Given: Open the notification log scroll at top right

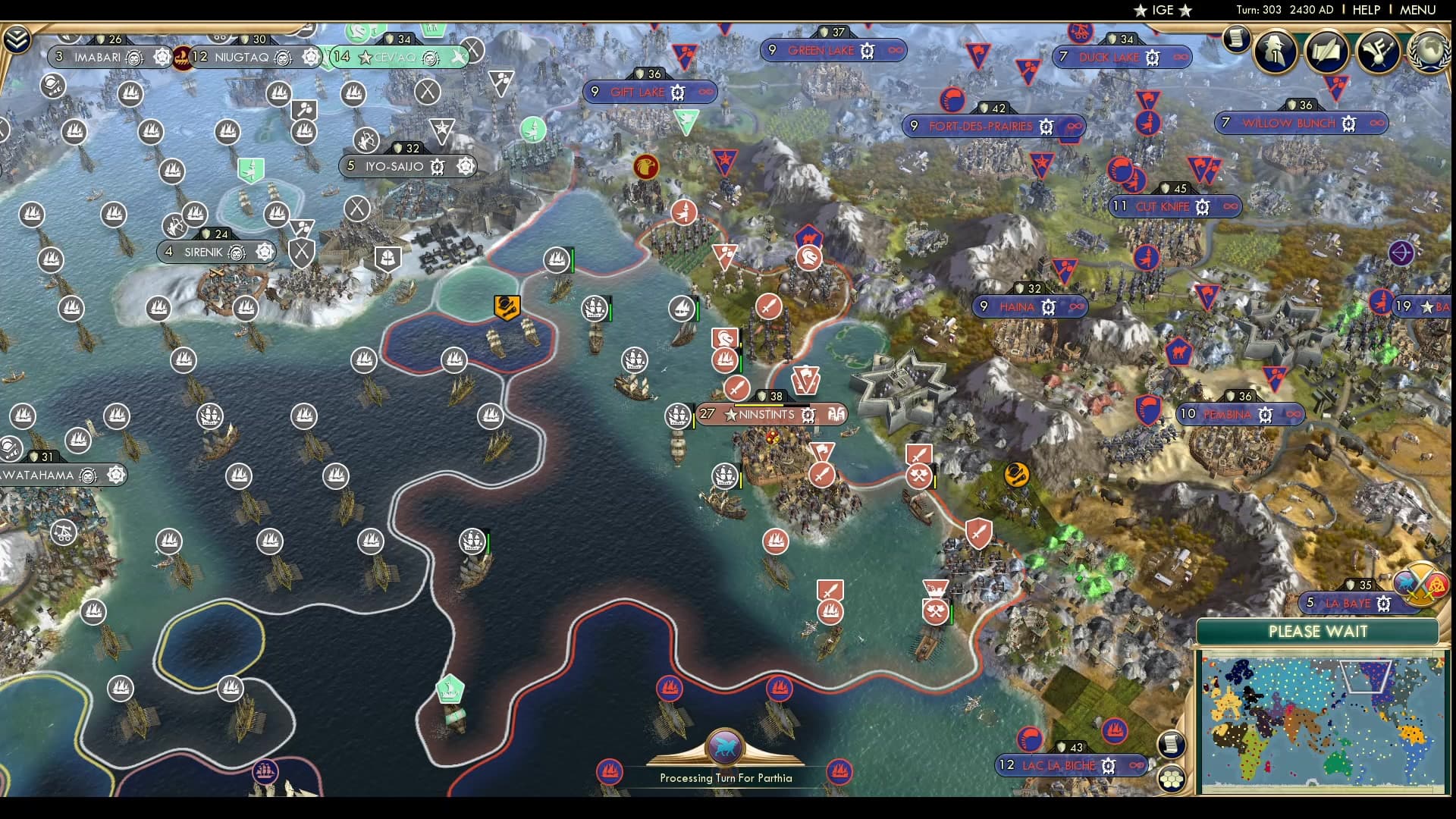Looking at the screenshot, I should (x=1238, y=42).
